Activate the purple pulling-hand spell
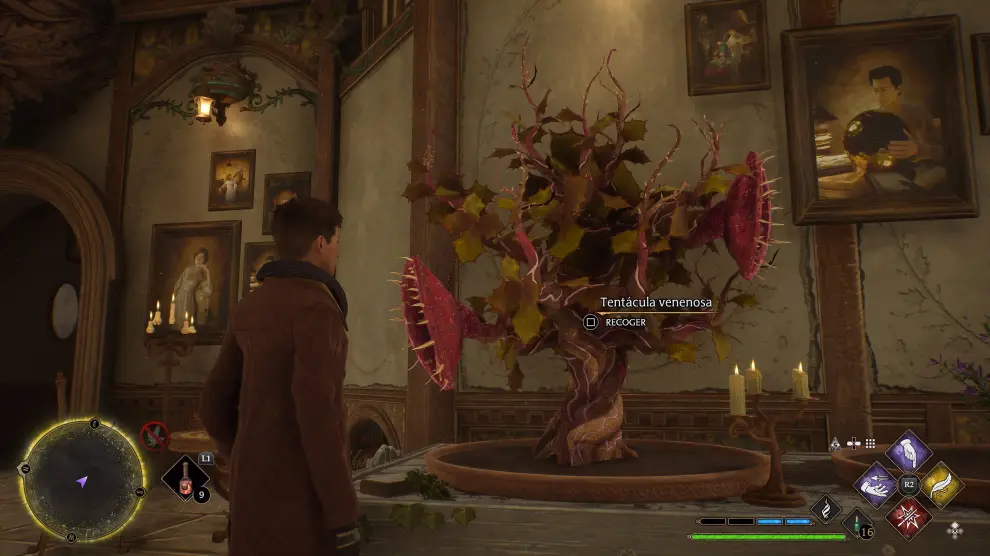 click(x=877, y=485)
